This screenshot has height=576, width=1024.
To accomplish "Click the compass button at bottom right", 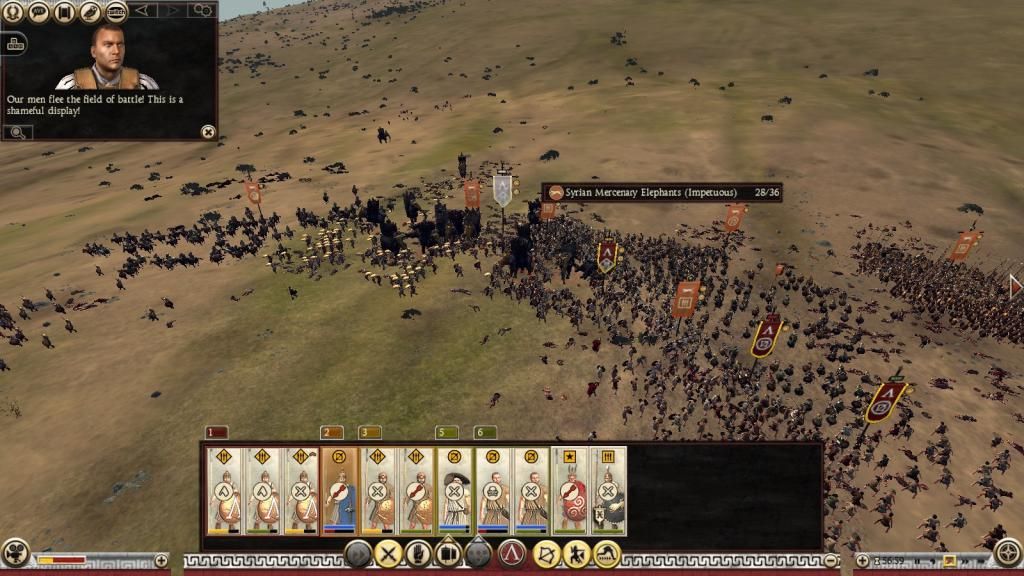I will point(1009,553).
